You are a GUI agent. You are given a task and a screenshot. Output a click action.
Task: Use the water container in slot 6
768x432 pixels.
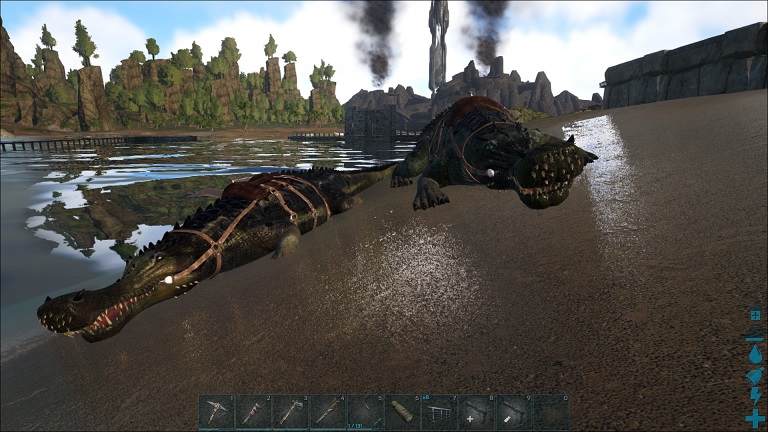(x=402, y=412)
